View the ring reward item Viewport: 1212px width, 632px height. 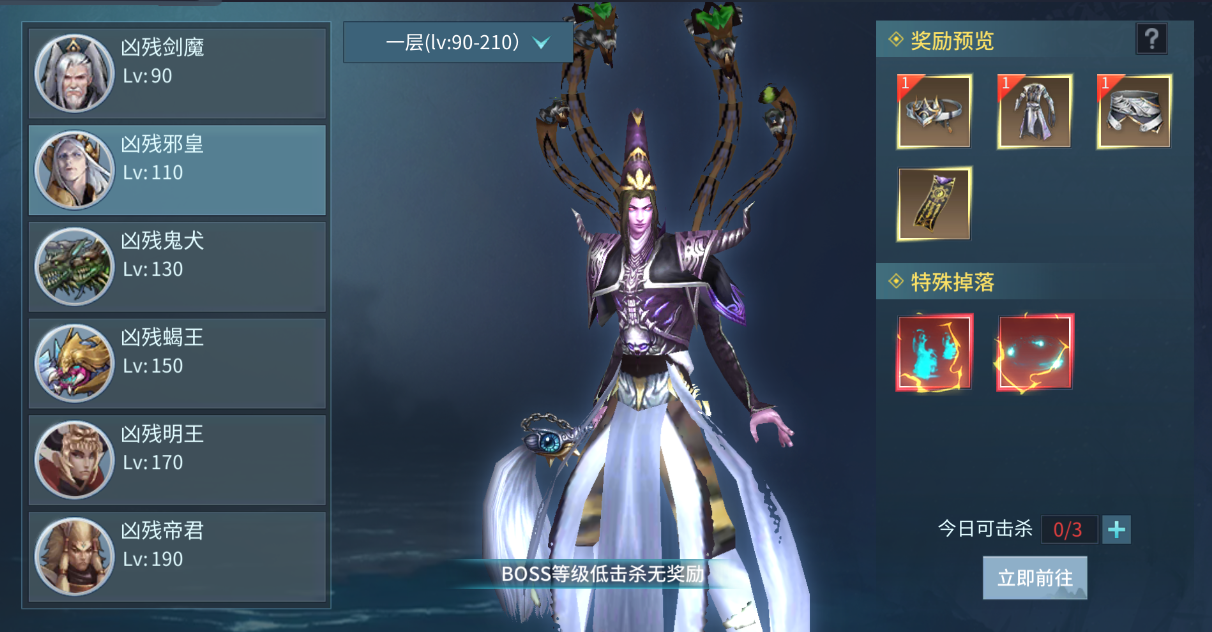(934, 111)
